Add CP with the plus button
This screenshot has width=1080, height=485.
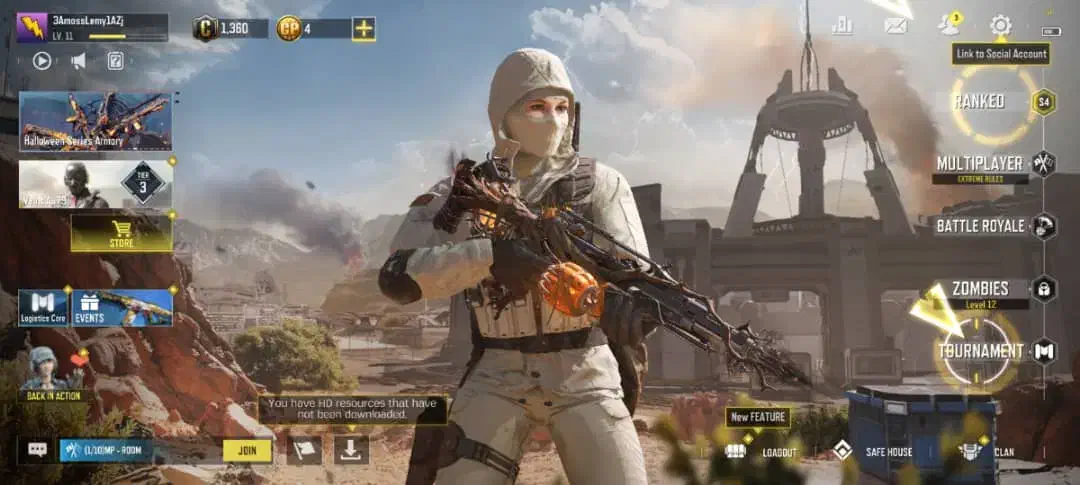click(364, 28)
